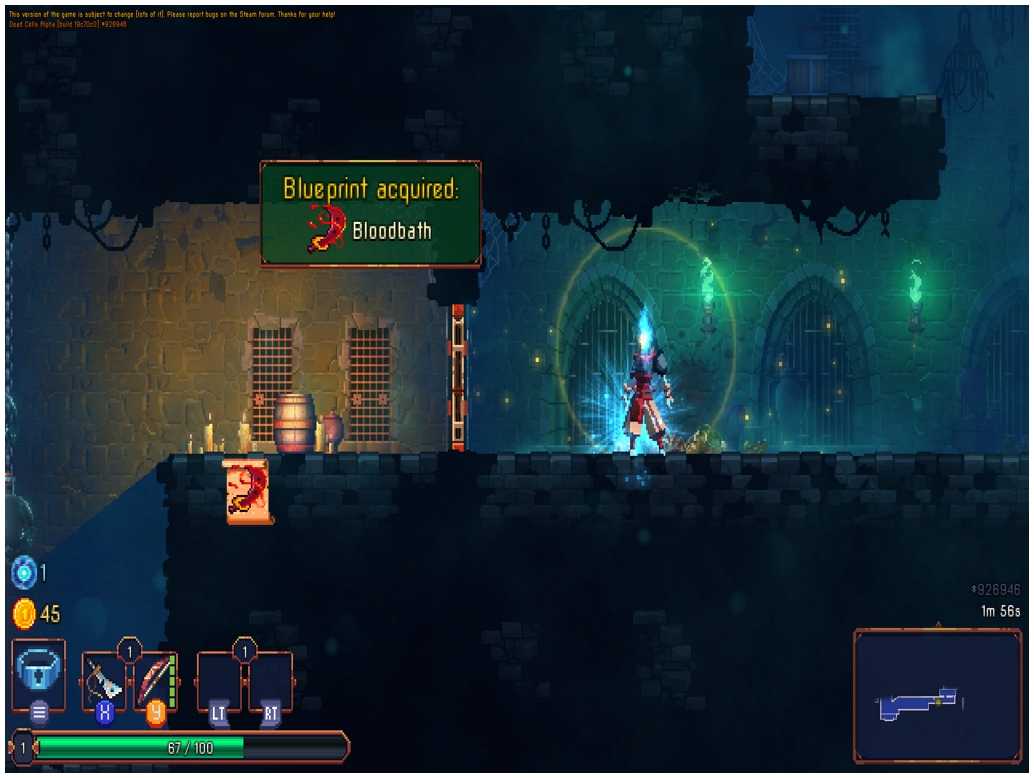Click the minimap panel
The width and height of the screenshot is (1034, 778).
point(937,696)
